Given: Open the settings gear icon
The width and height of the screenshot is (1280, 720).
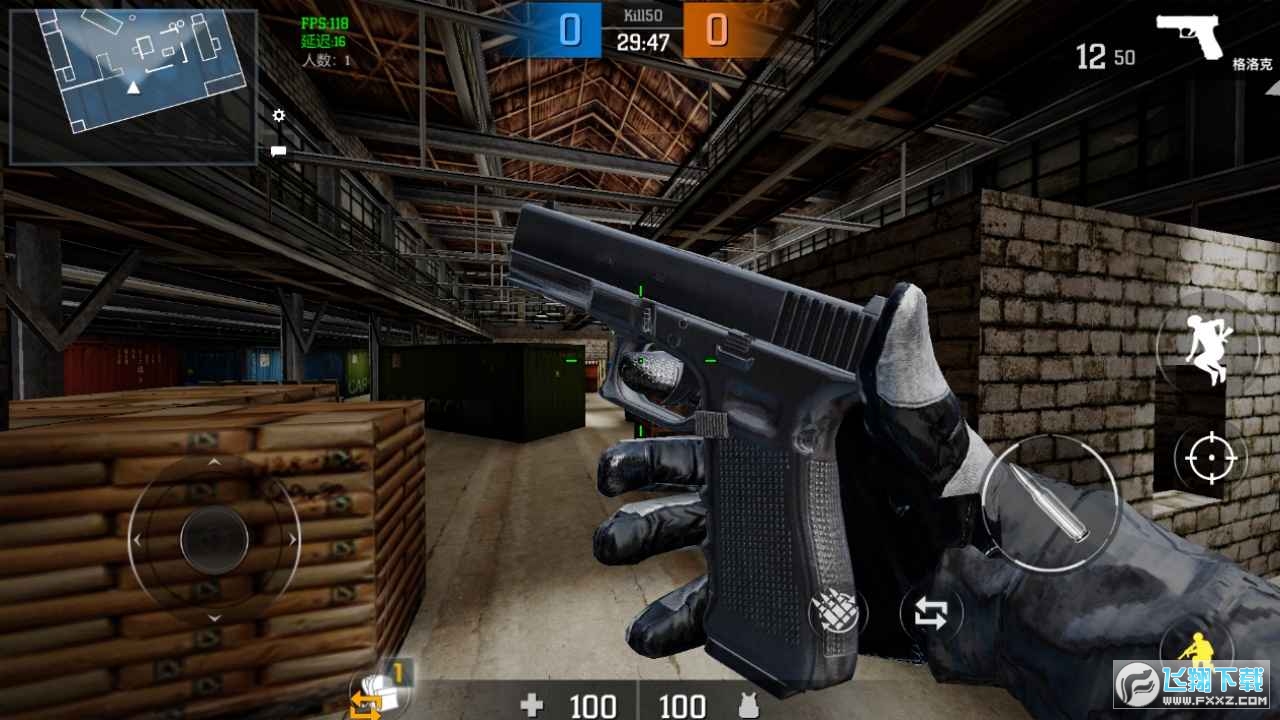Looking at the screenshot, I should pyautogui.click(x=279, y=116).
